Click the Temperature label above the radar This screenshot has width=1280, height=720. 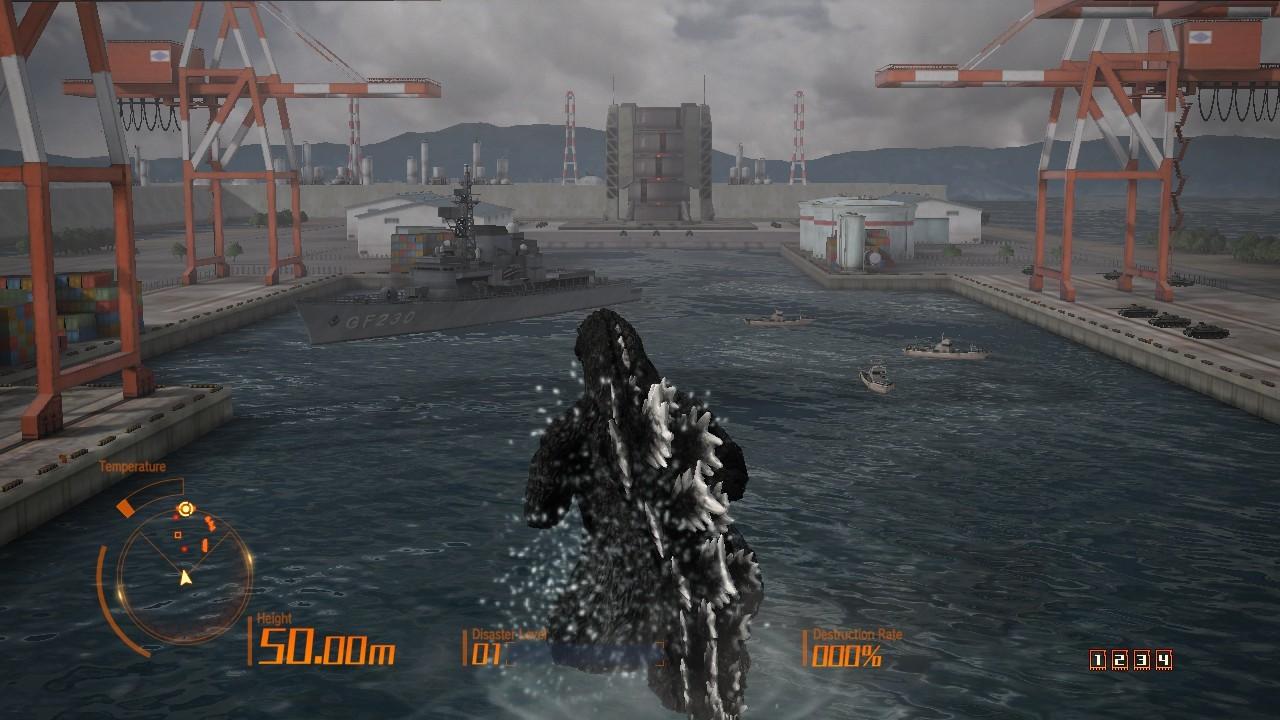click(133, 466)
